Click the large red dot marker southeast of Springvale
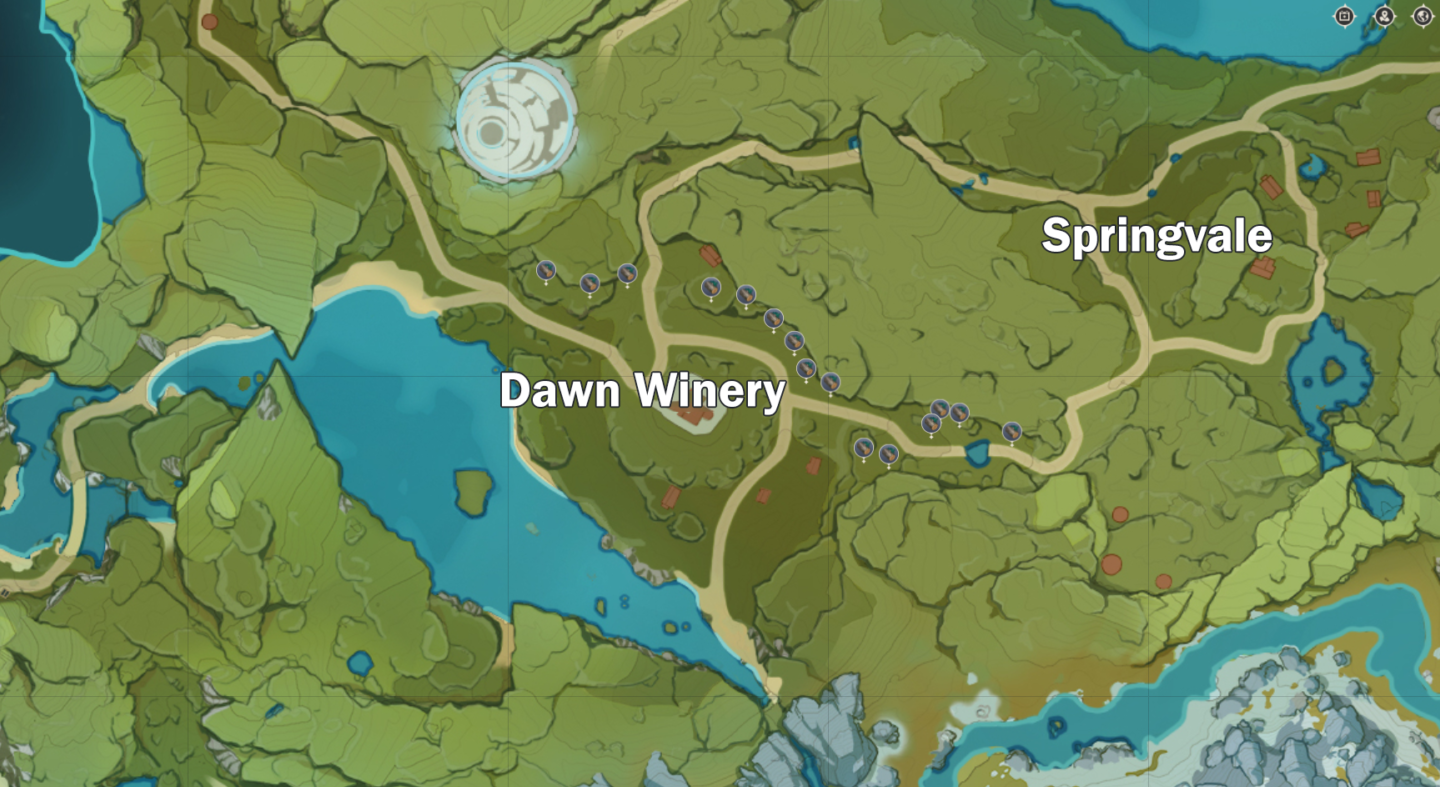The image size is (1440, 787). [1110, 563]
